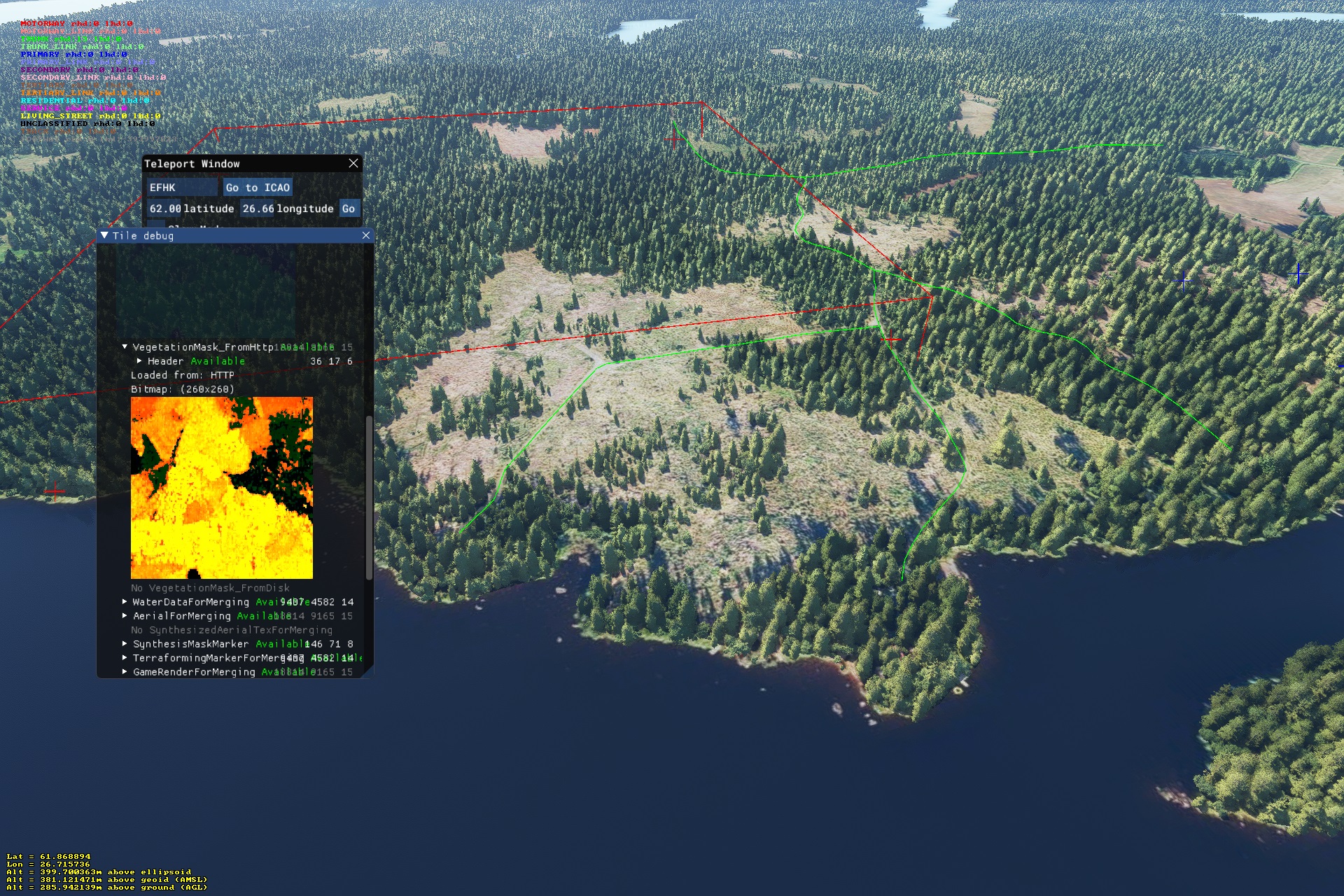The width and height of the screenshot is (1344, 896).
Task: Expand the SynthesisMaskMarker entry
Action: 125,644
